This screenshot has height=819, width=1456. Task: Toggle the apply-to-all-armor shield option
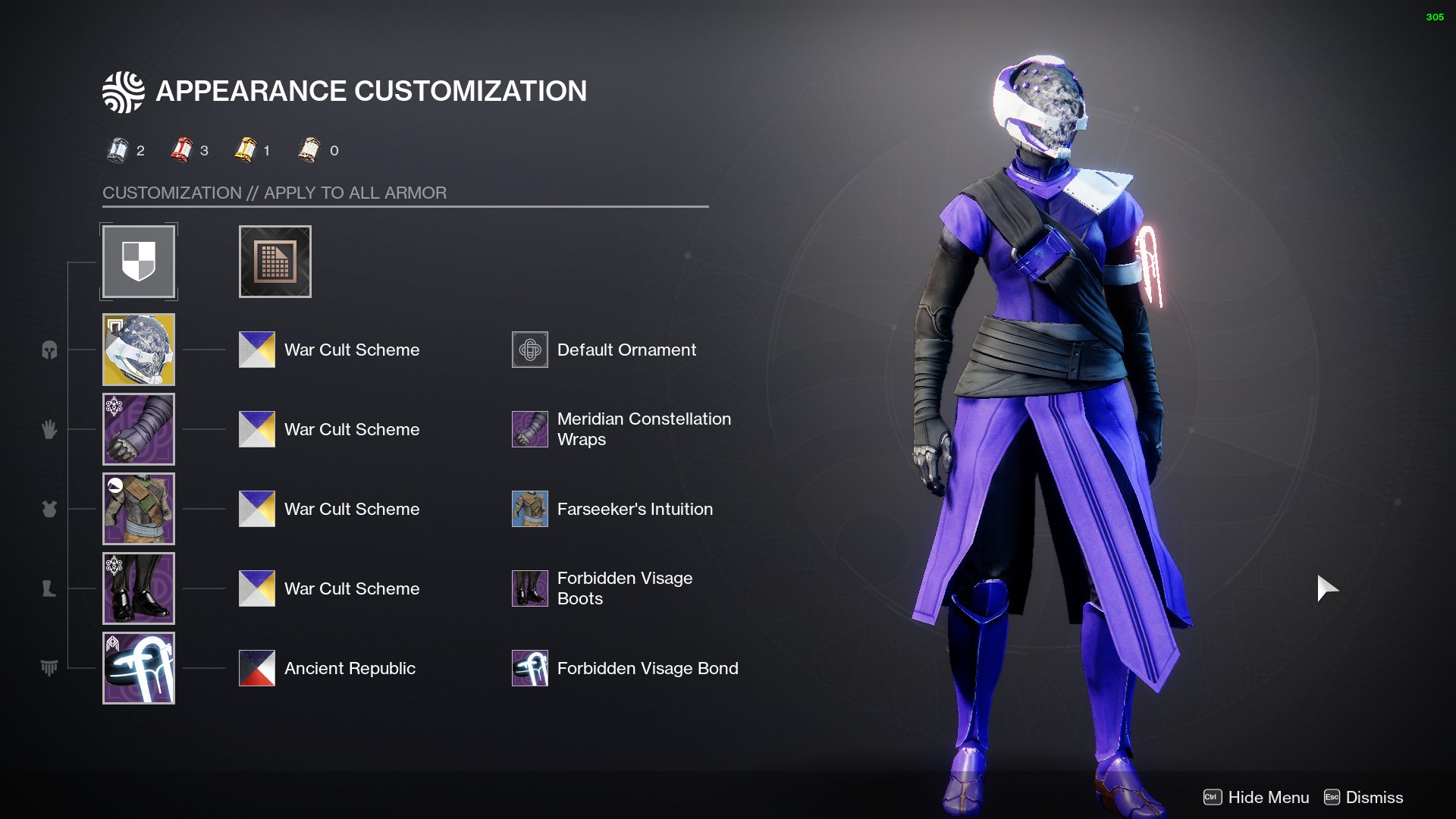[139, 261]
